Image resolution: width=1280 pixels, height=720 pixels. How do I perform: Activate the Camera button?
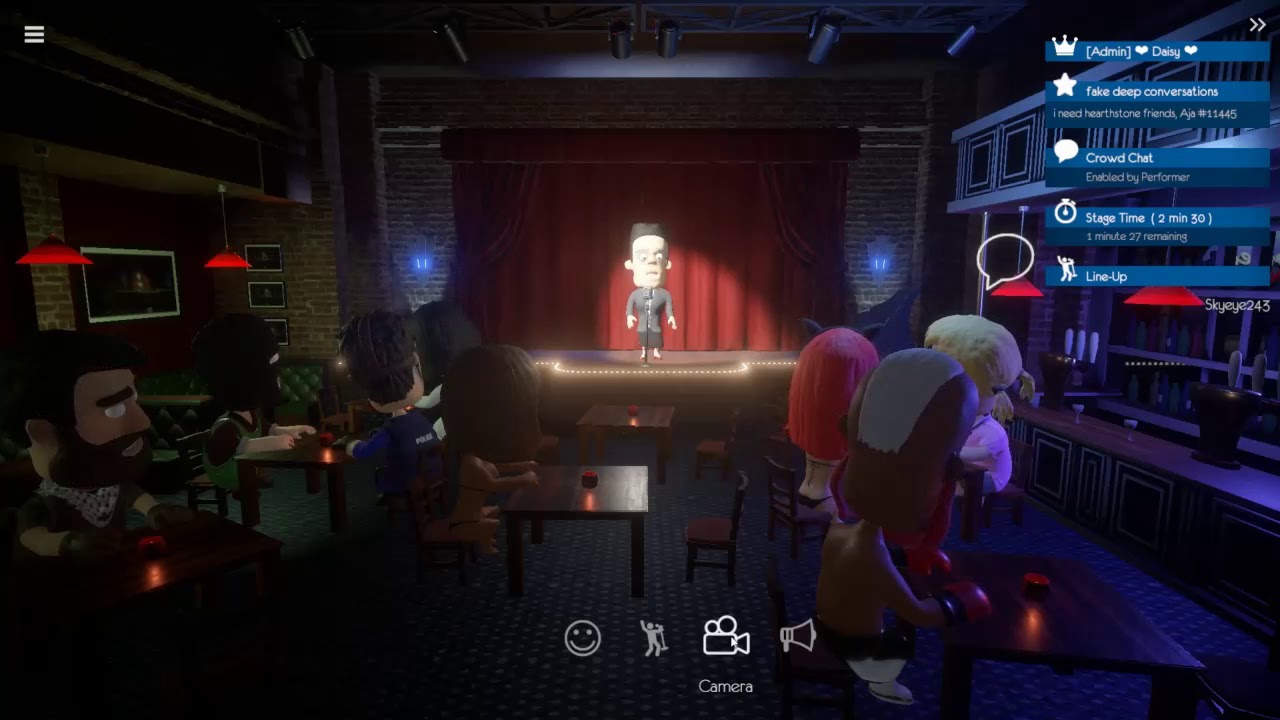[x=726, y=636]
